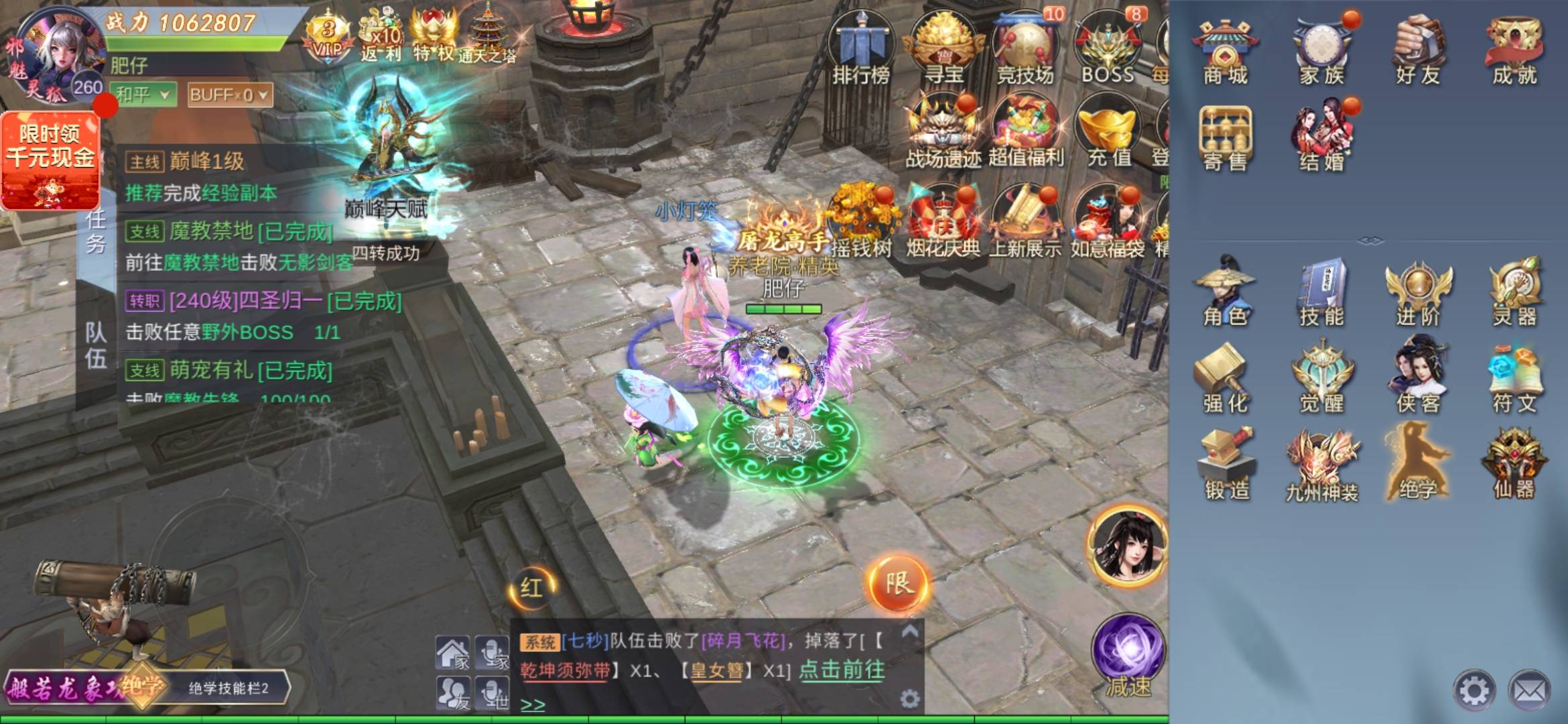Open the 商城 shop menu

(1224, 54)
